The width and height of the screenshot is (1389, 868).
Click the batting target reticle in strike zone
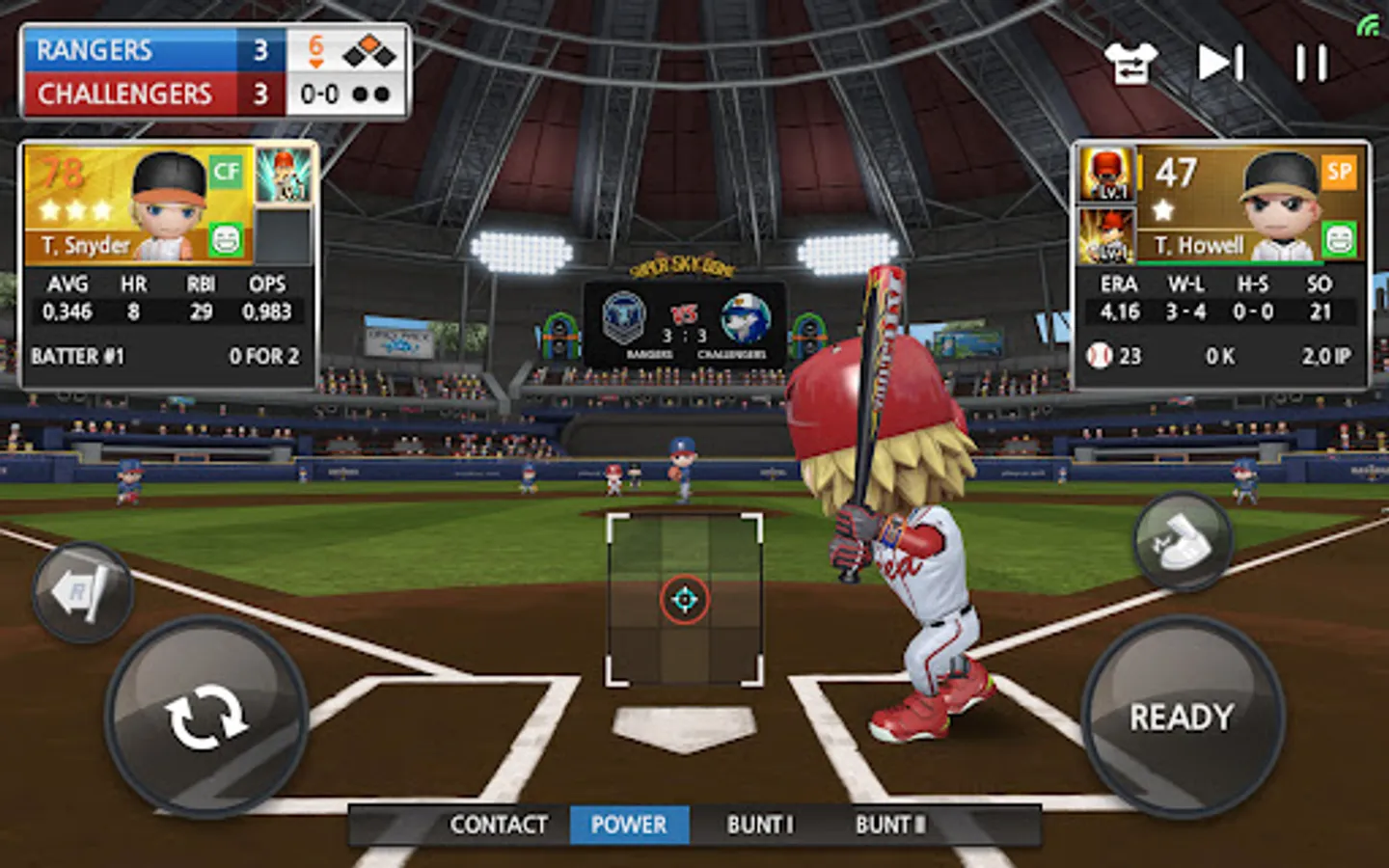coord(684,600)
